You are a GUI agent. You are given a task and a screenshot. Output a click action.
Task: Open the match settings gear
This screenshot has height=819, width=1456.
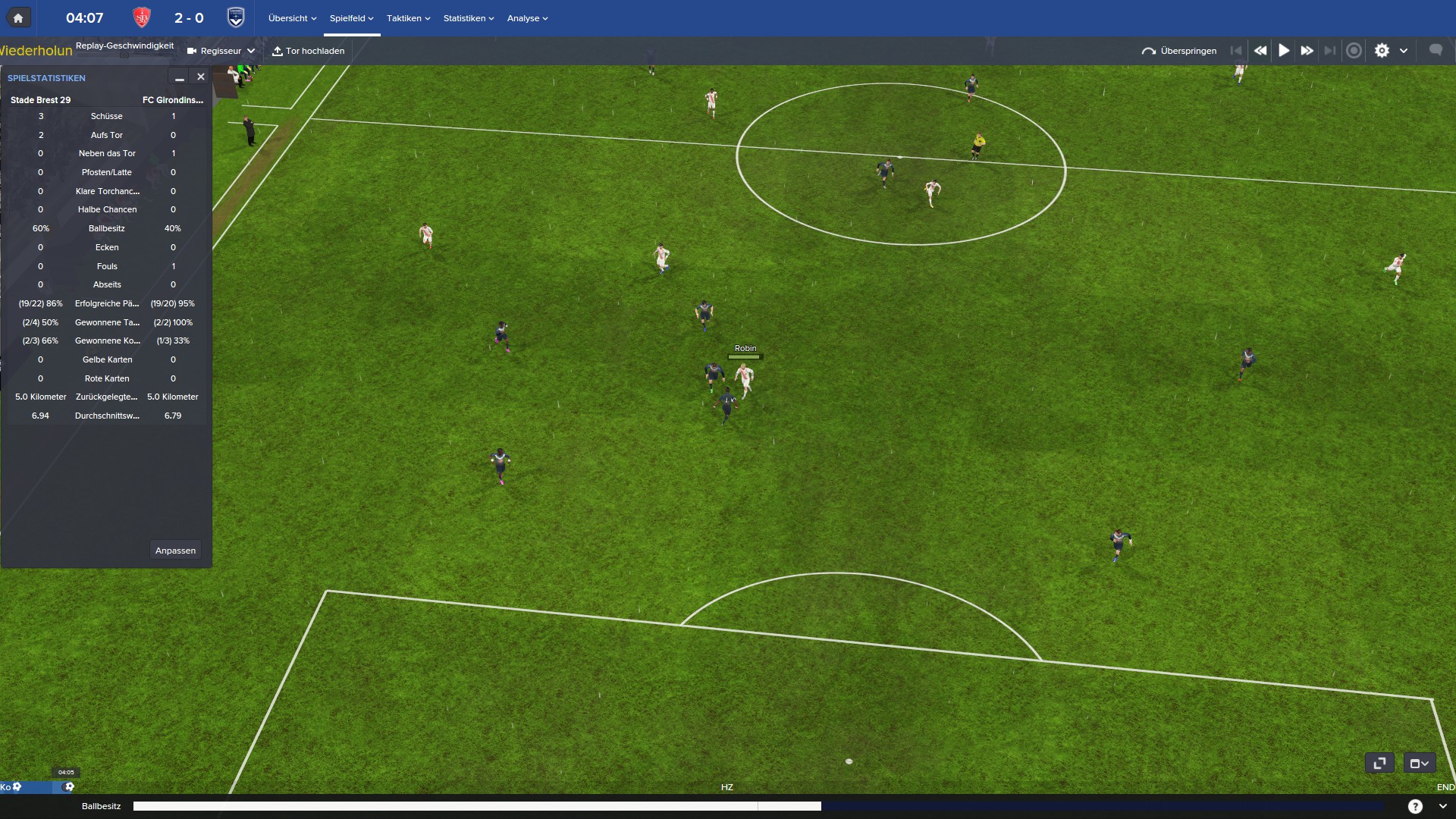click(x=1382, y=51)
